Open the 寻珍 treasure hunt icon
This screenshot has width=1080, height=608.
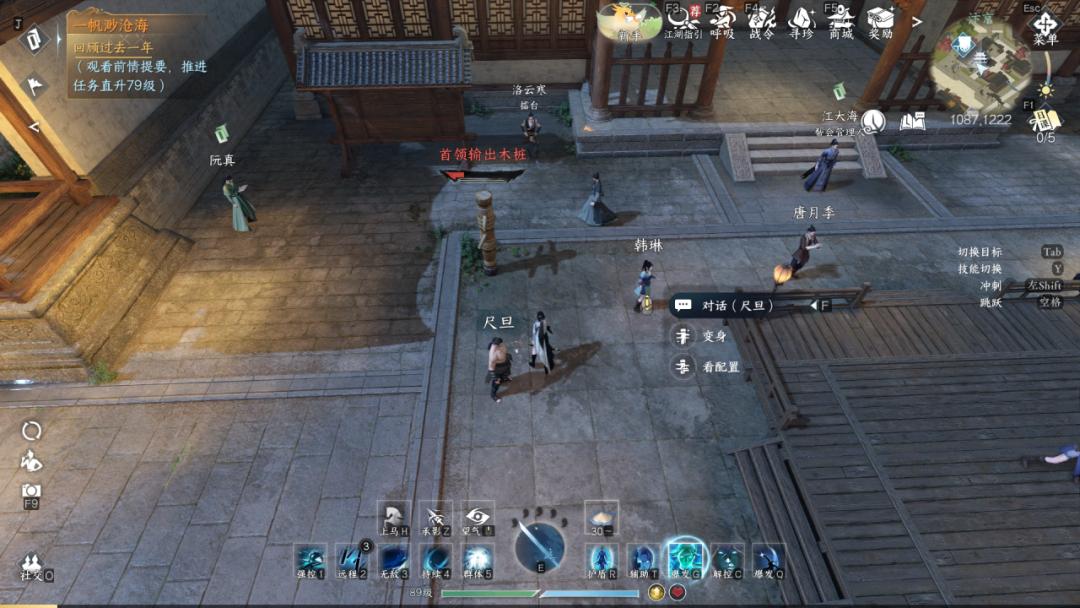[801, 20]
